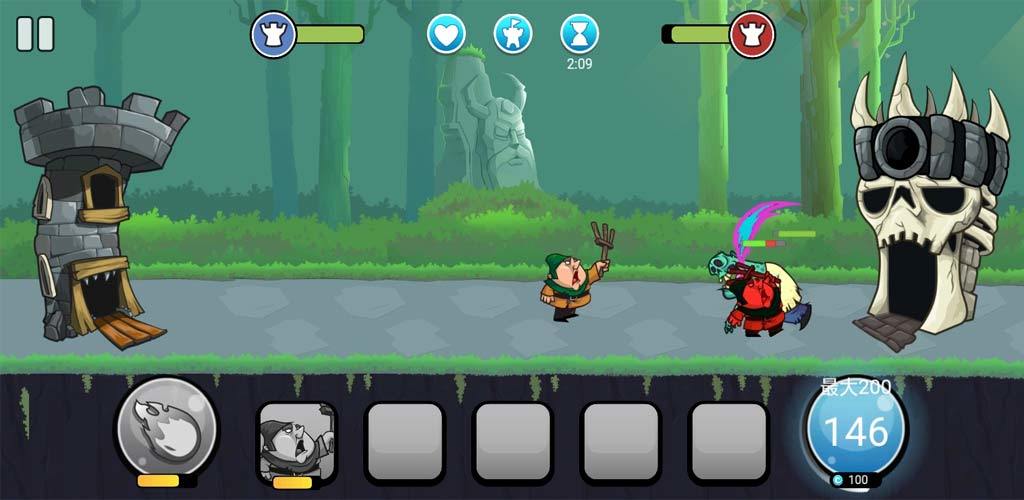Upgrade the blue mana orb
The width and height of the screenshot is (1024, 500).
855,433
